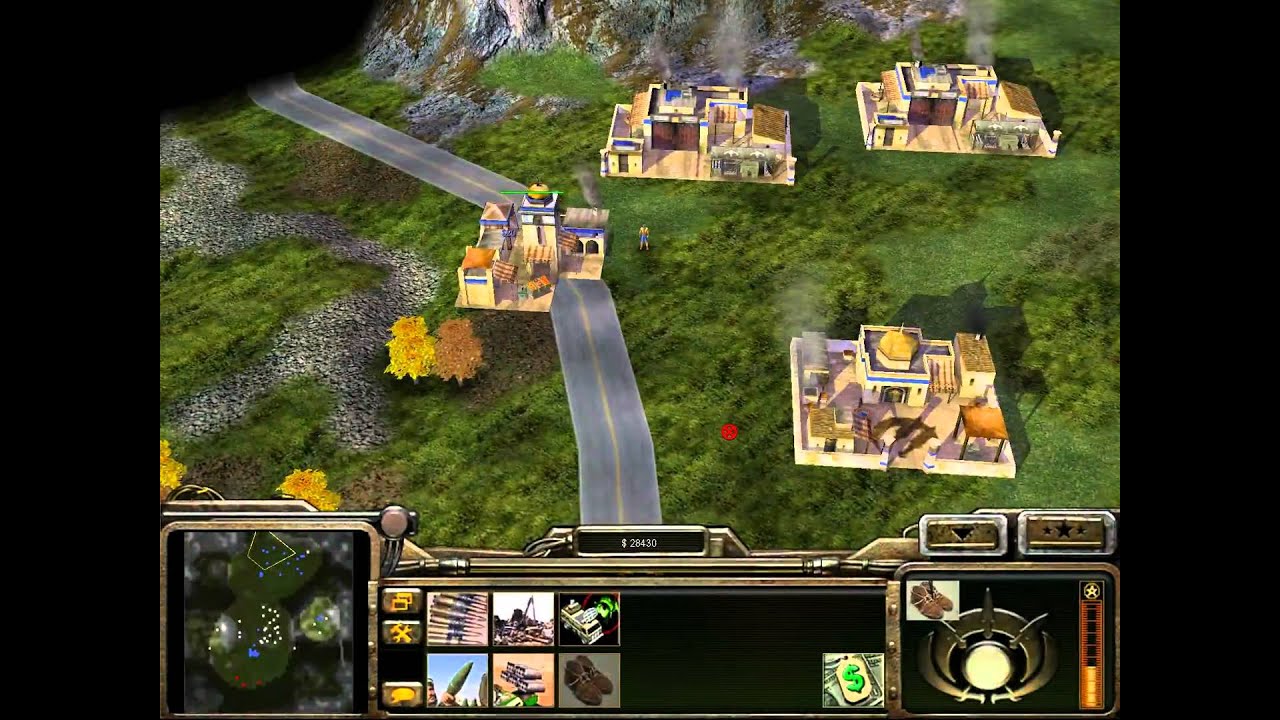This screenshot has height=720, width=1280.
Task: Open the options menu button with the windows icon
Action: (x=401, y=601)
